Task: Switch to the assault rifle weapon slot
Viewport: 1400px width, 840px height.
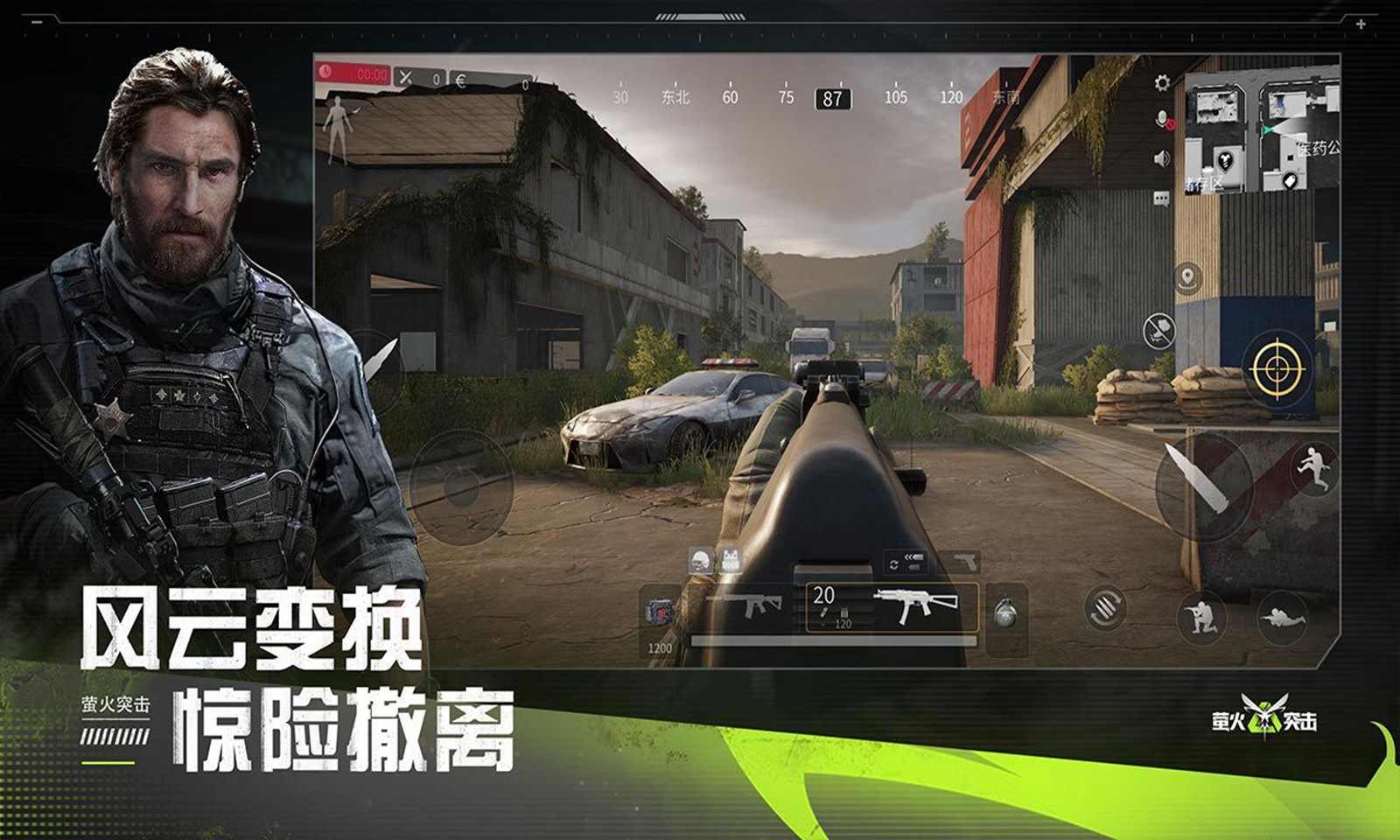Action: 751,605
